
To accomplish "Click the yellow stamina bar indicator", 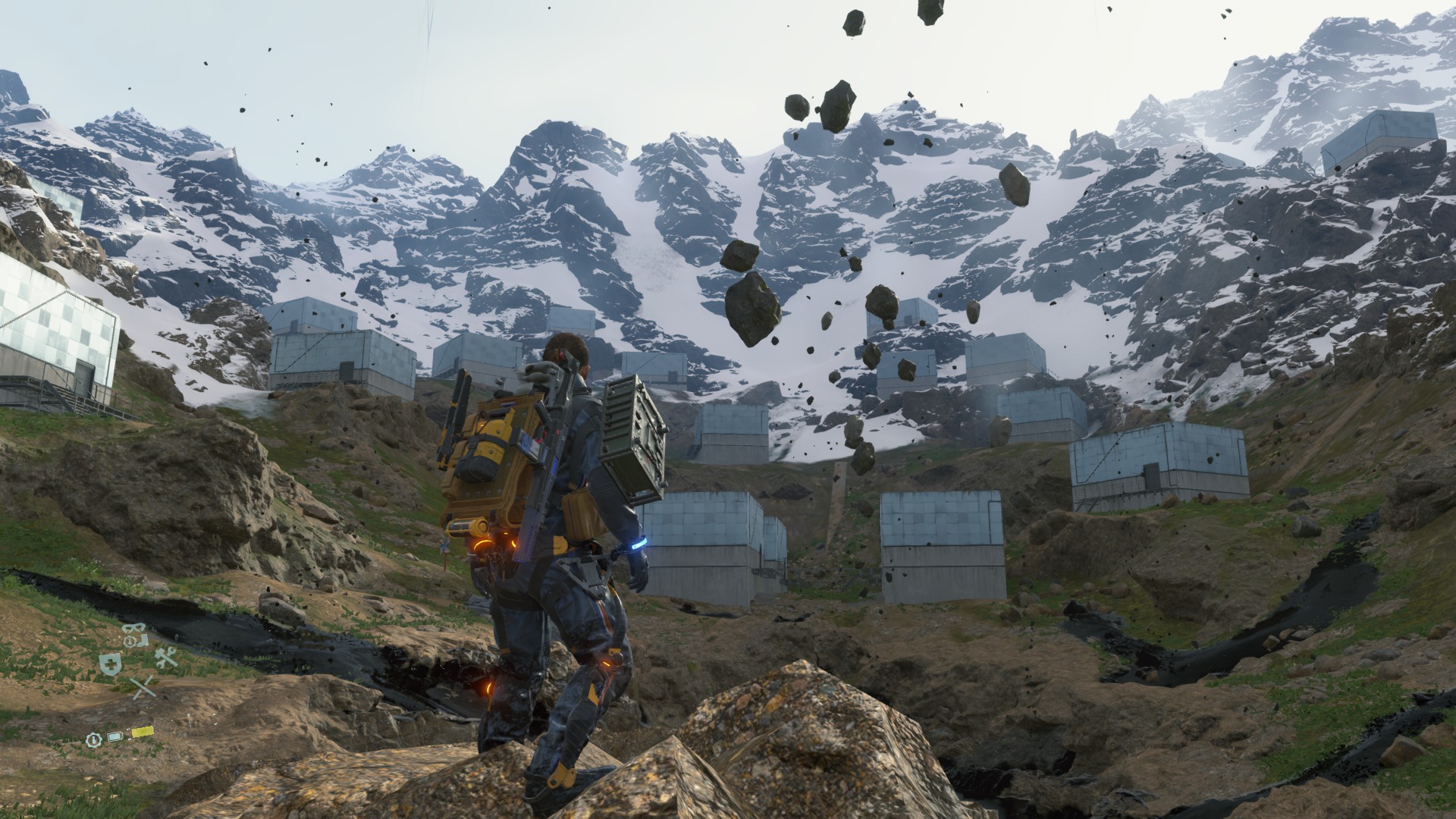I will (x=143, y=732).
